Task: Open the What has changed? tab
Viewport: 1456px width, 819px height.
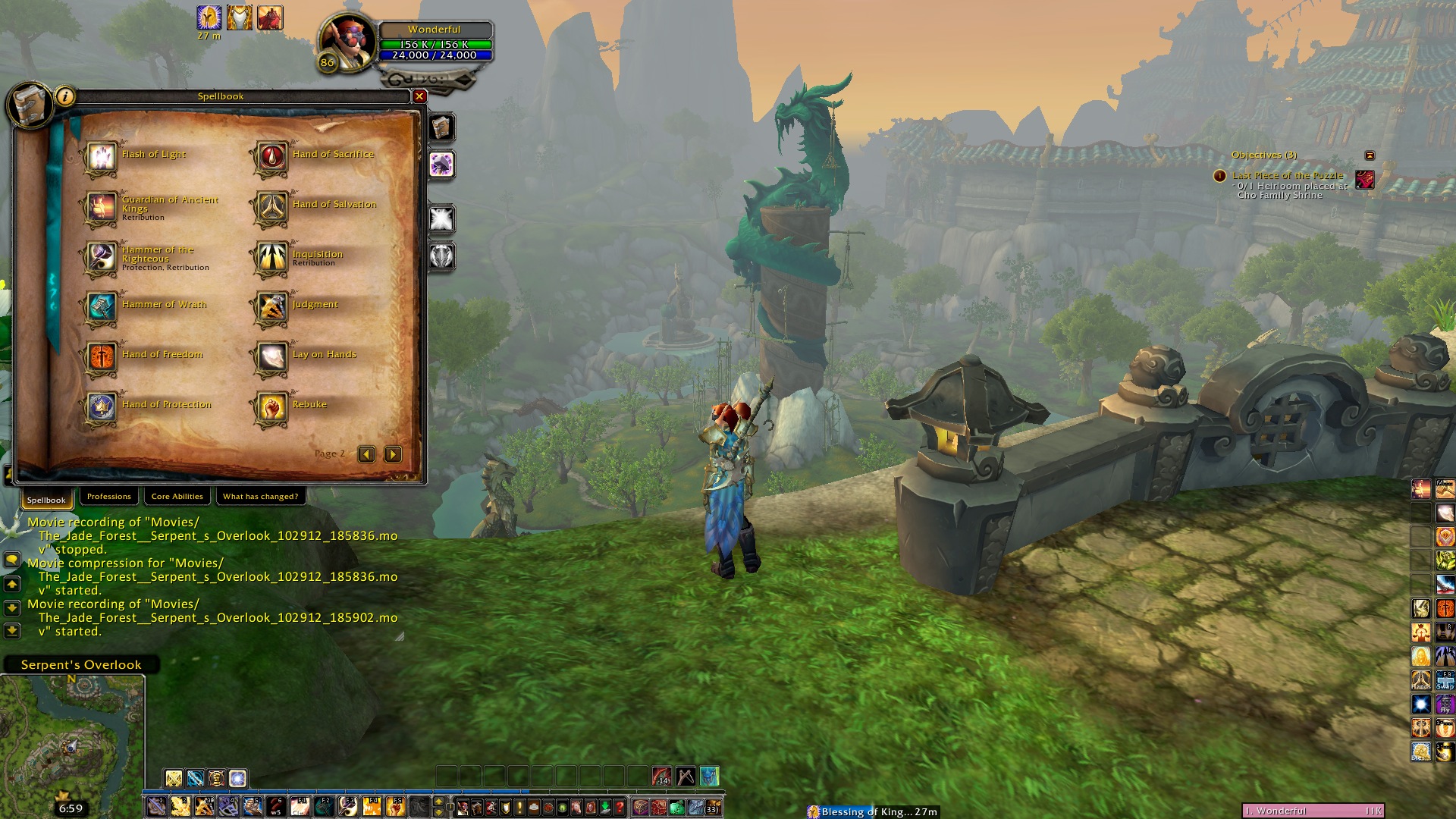Action: pos(260,497)
